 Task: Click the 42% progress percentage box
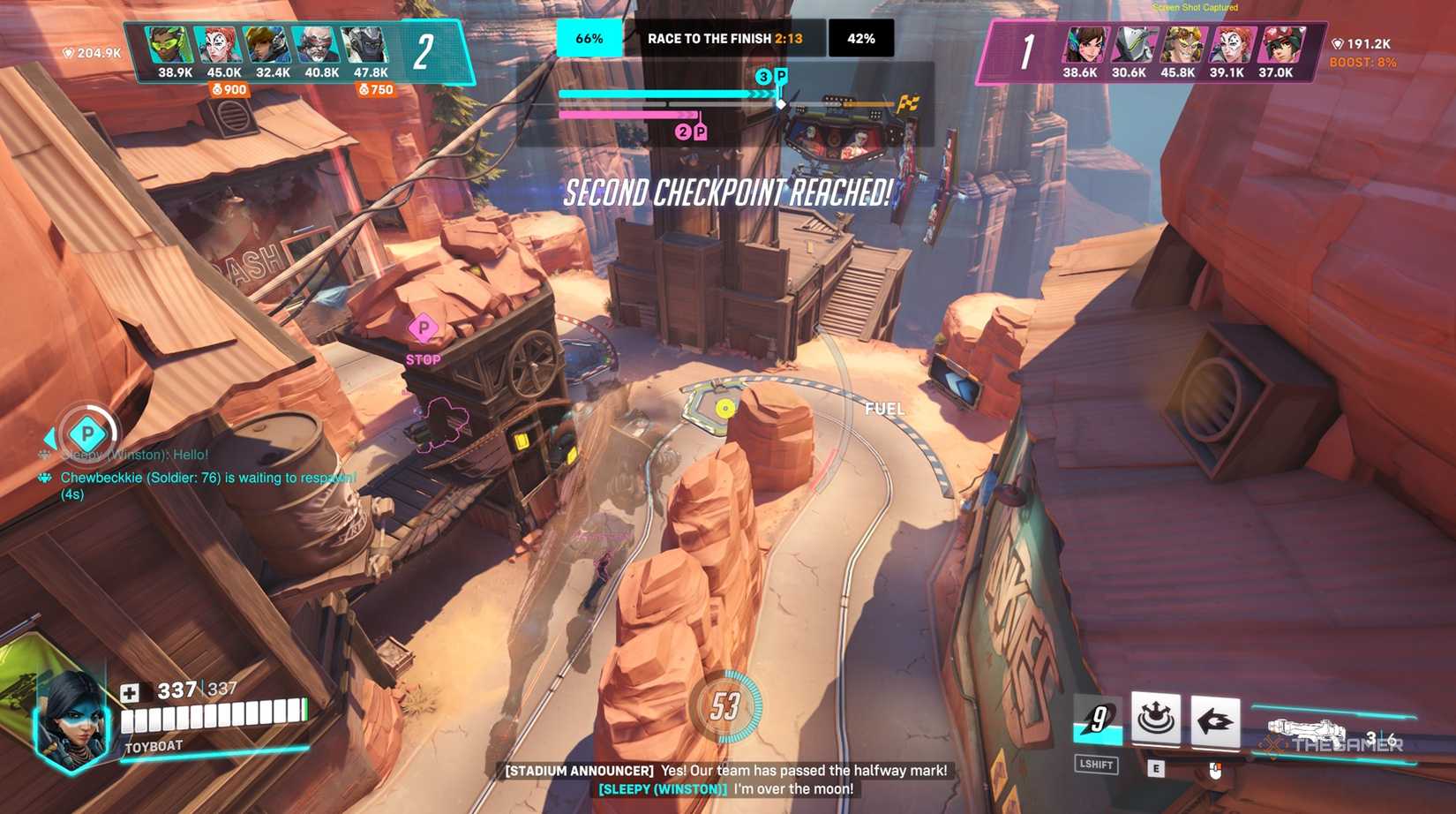860,38
